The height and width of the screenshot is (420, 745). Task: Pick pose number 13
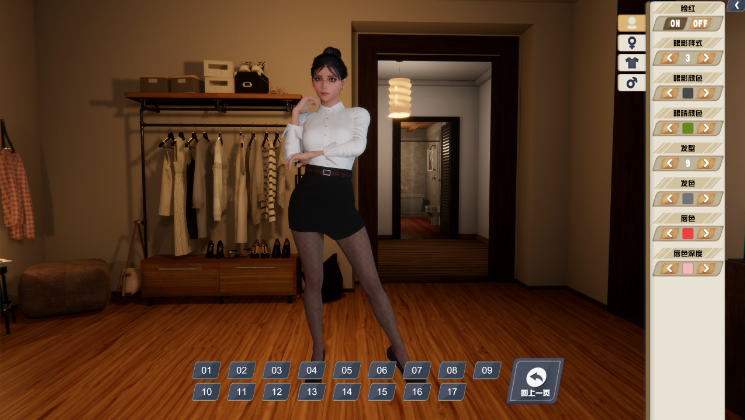coord(311,392)
